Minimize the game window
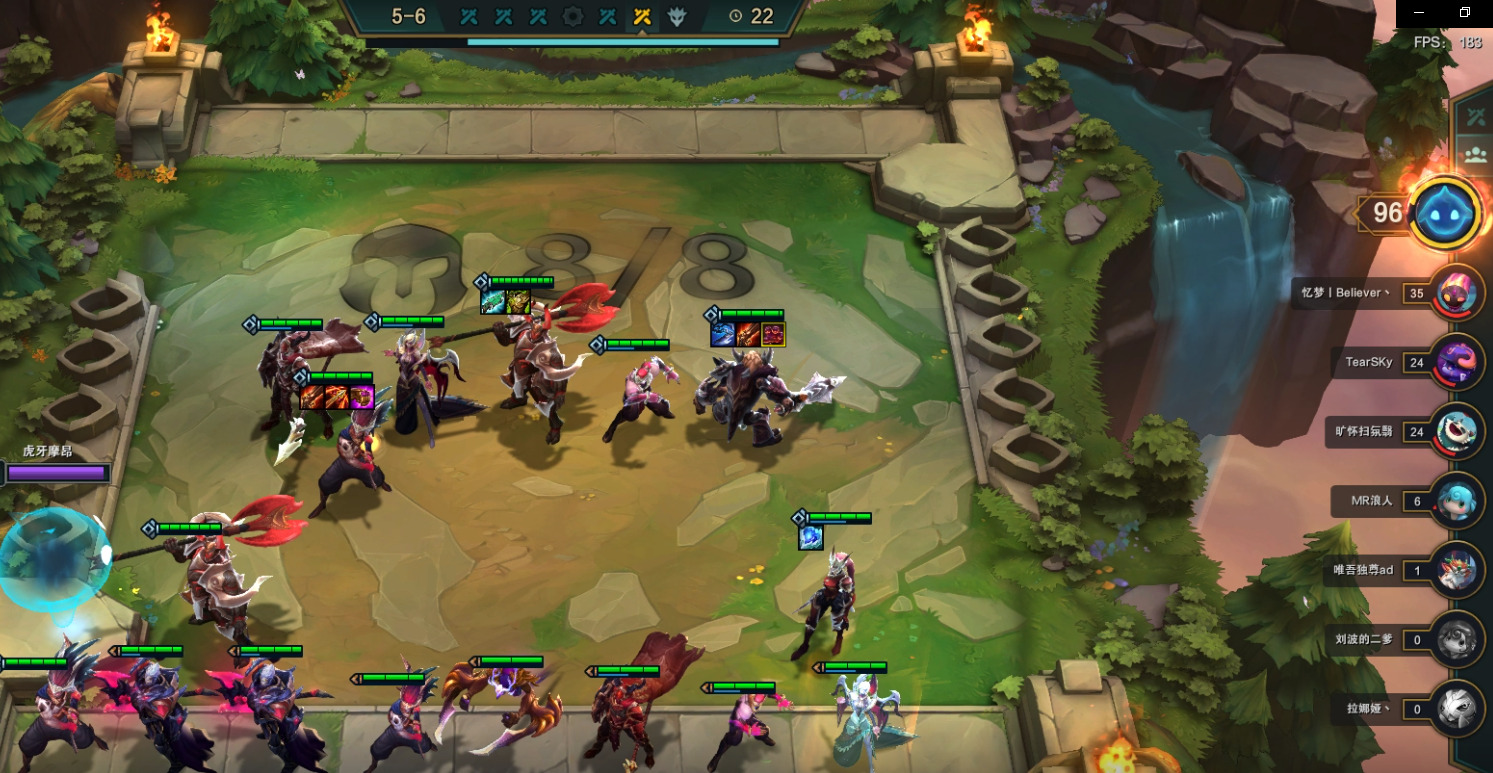Image resolution: width=1493 pixels, height=773 pixels. point(1419,13)
